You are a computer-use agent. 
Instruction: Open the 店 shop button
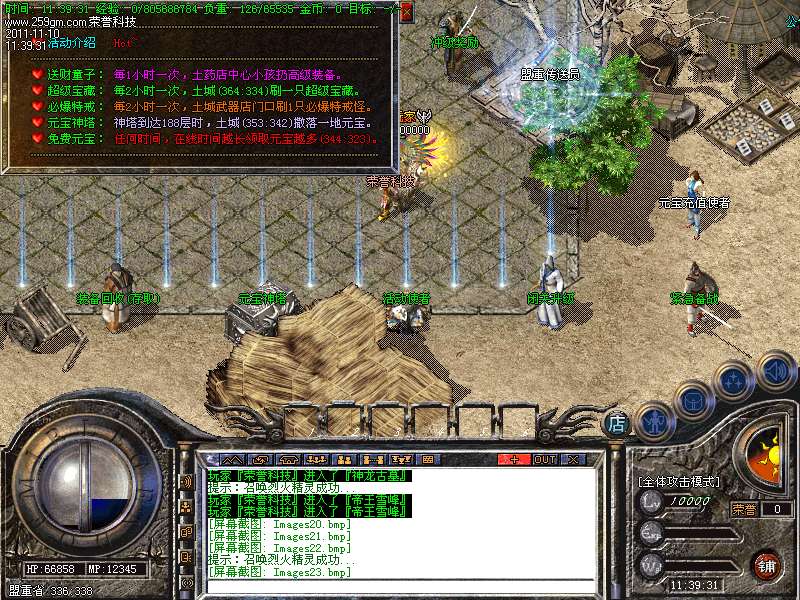pyautogui.click(x=617, y=423)
